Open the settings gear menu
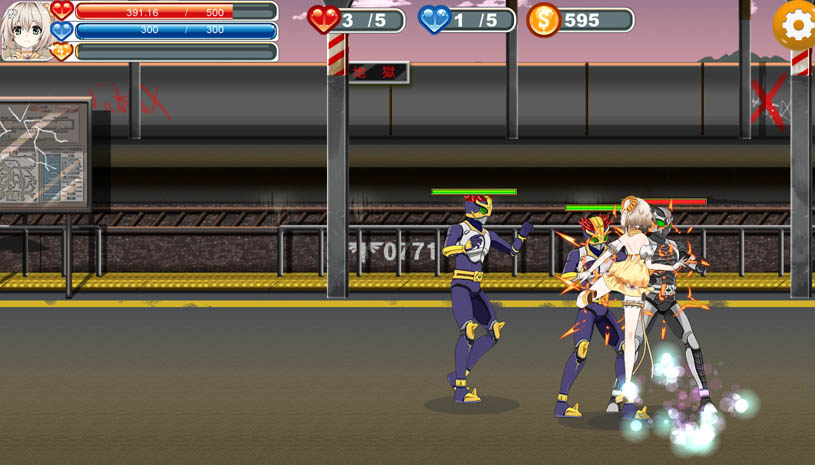Image resolution: width=815 pixels, height=465 pixels. [796, 24]
